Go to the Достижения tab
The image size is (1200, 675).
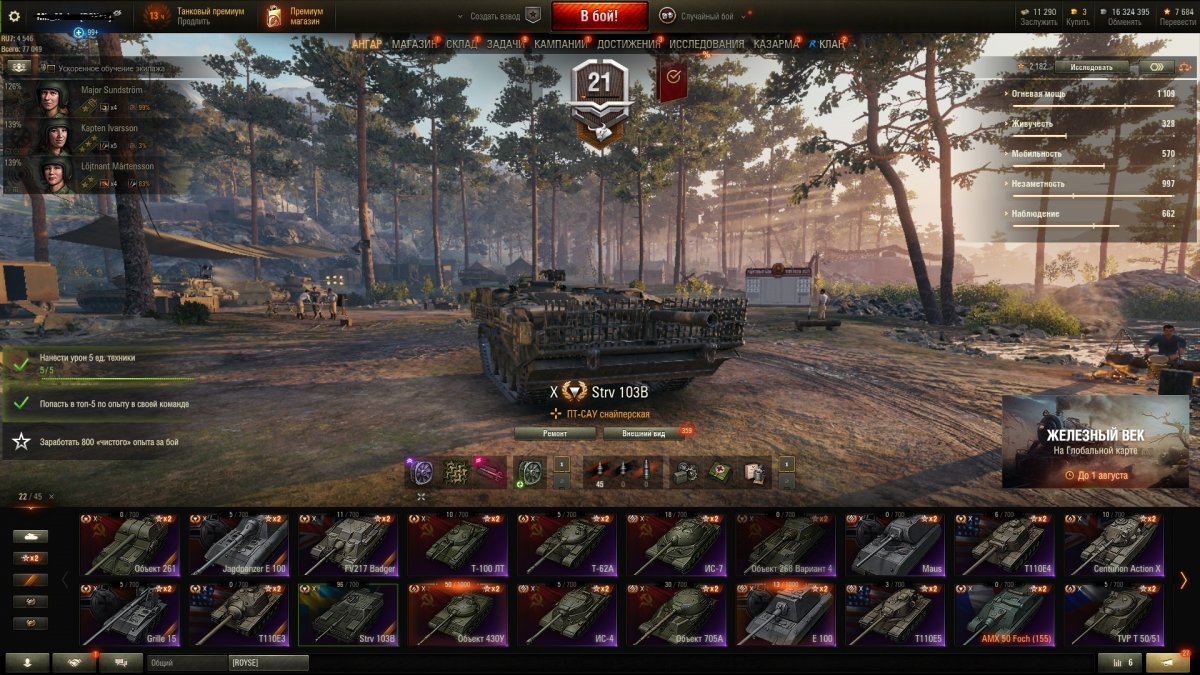pos(628,45)
